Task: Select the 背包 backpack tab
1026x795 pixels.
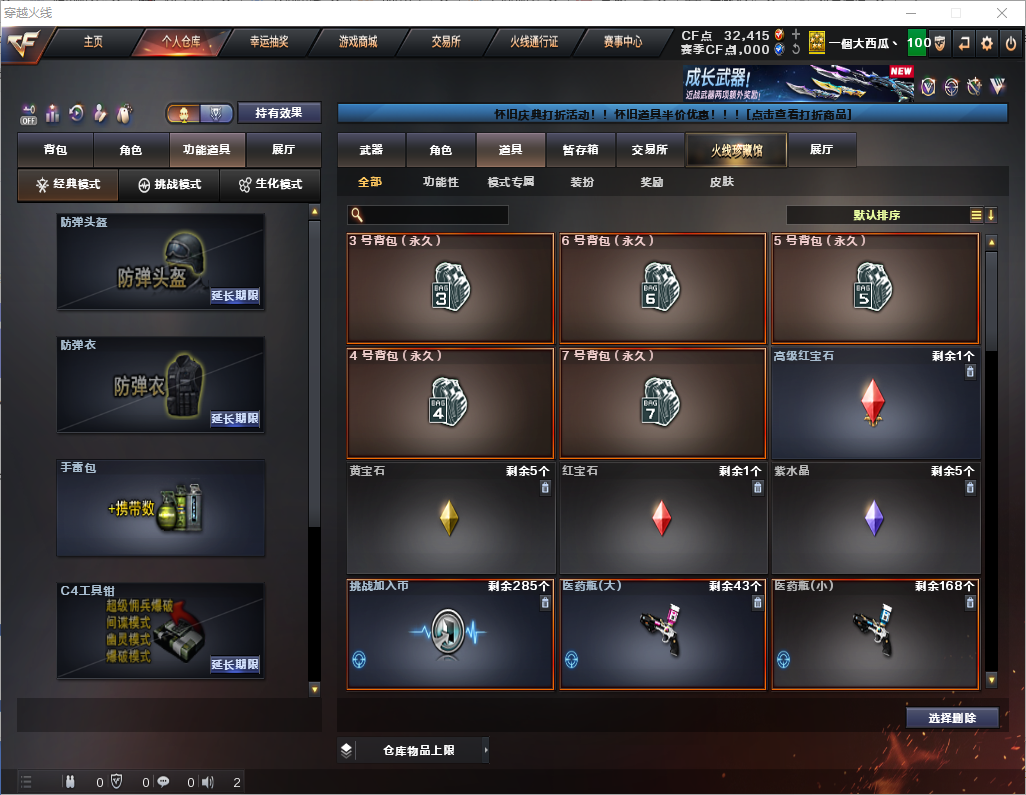Action: (55, 150)
